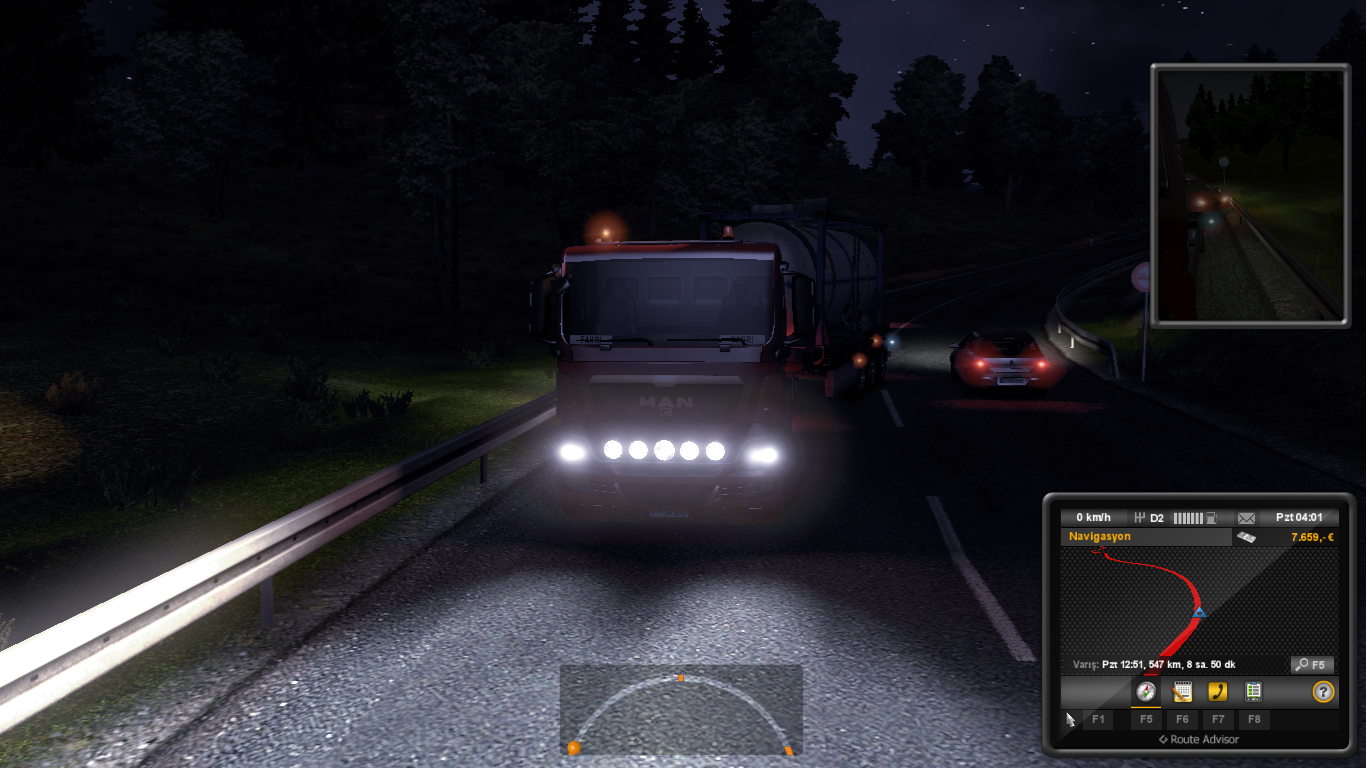The width and height of the screenshot is (1366, 768).
Task: Zoom the navigation map with magnifier button
Action: click(1312, 664)
